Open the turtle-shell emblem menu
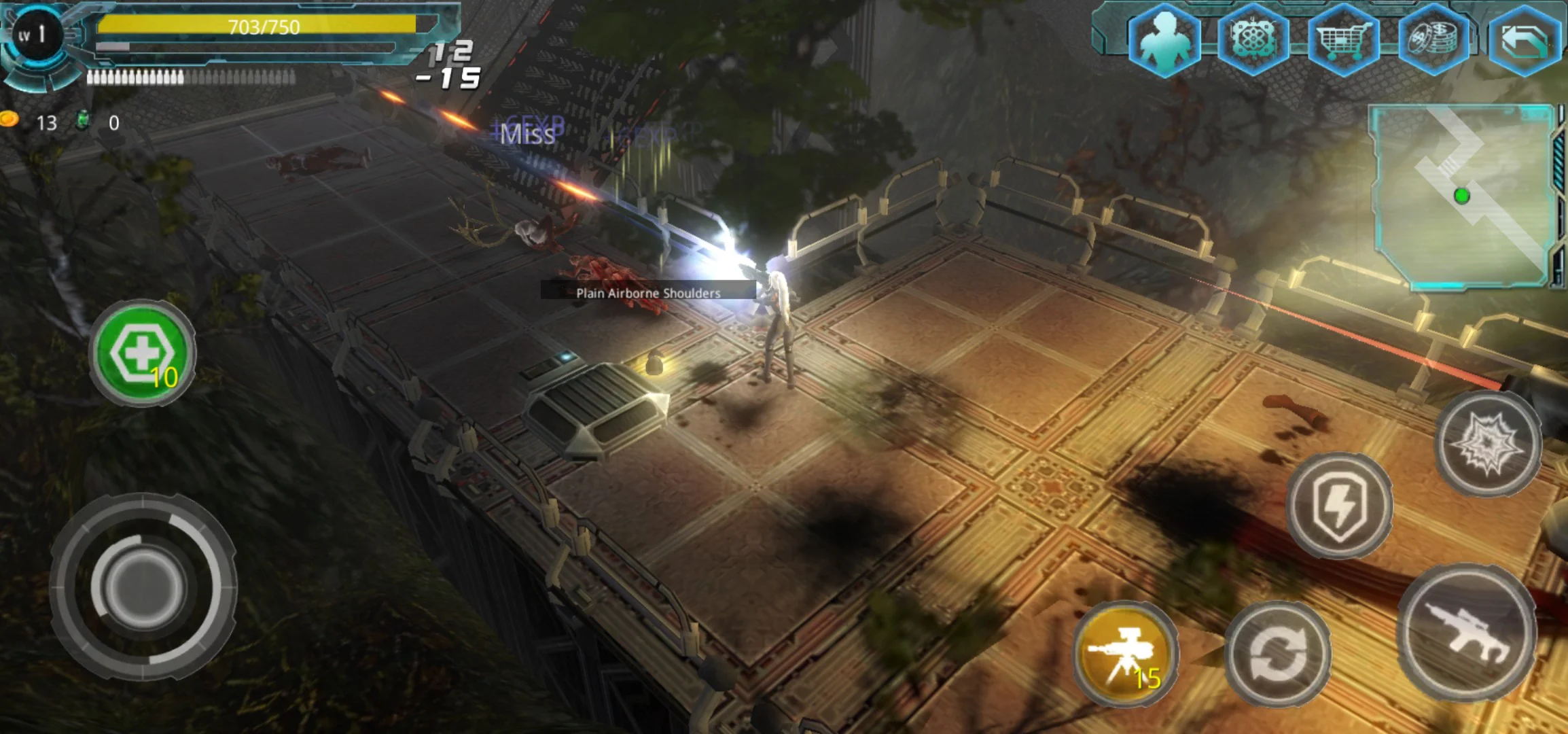 coord(1252,39)
